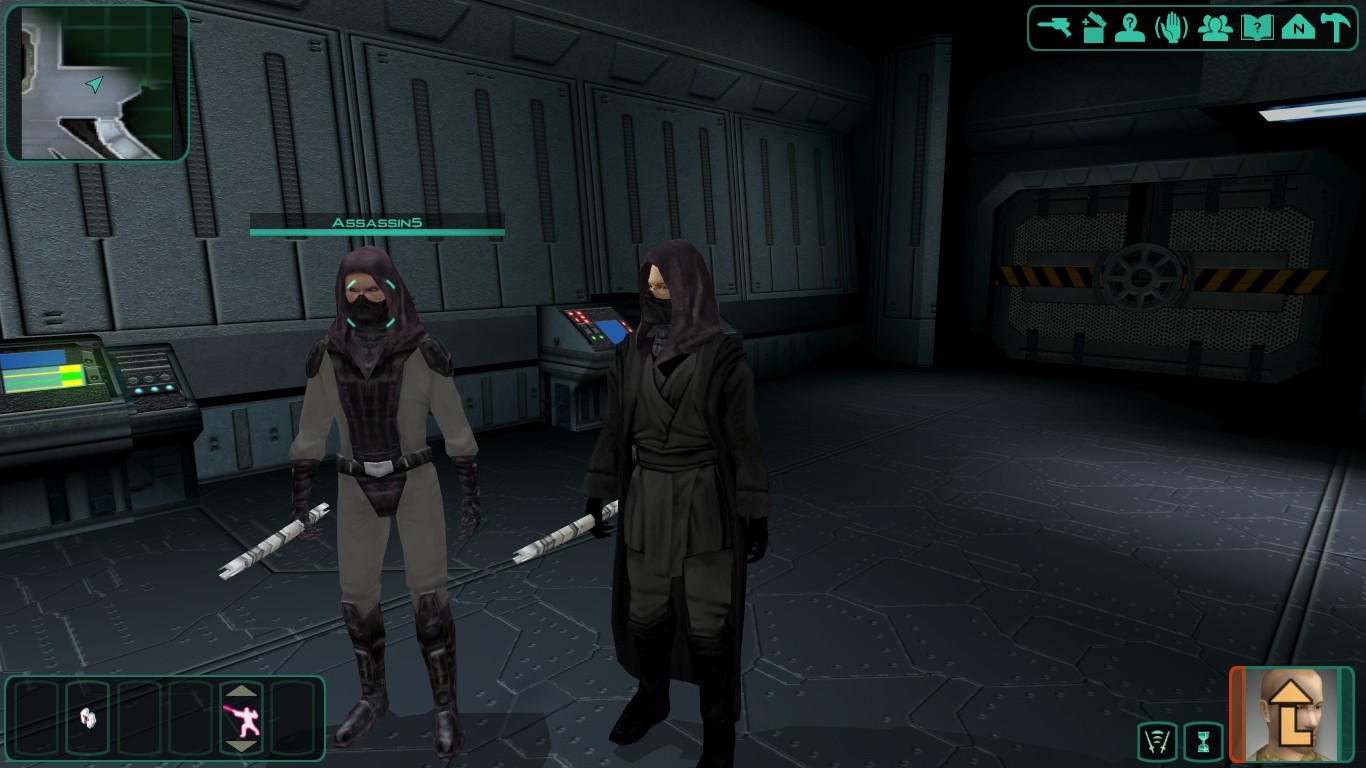Open the character sheet silhouette icon
The image size is (1366, 768).
[1130, 27]
